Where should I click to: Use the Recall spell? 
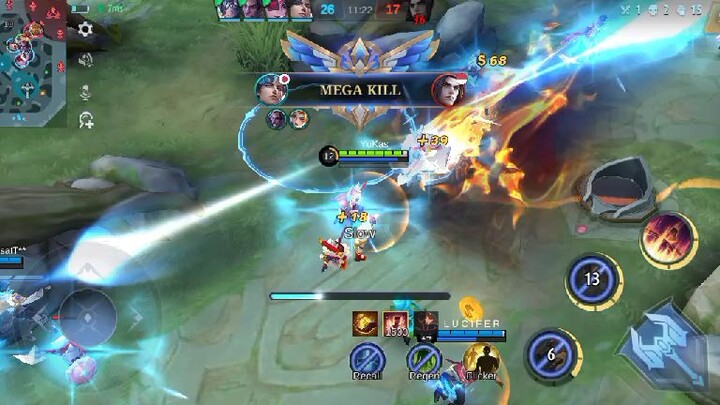pos(367,359)
